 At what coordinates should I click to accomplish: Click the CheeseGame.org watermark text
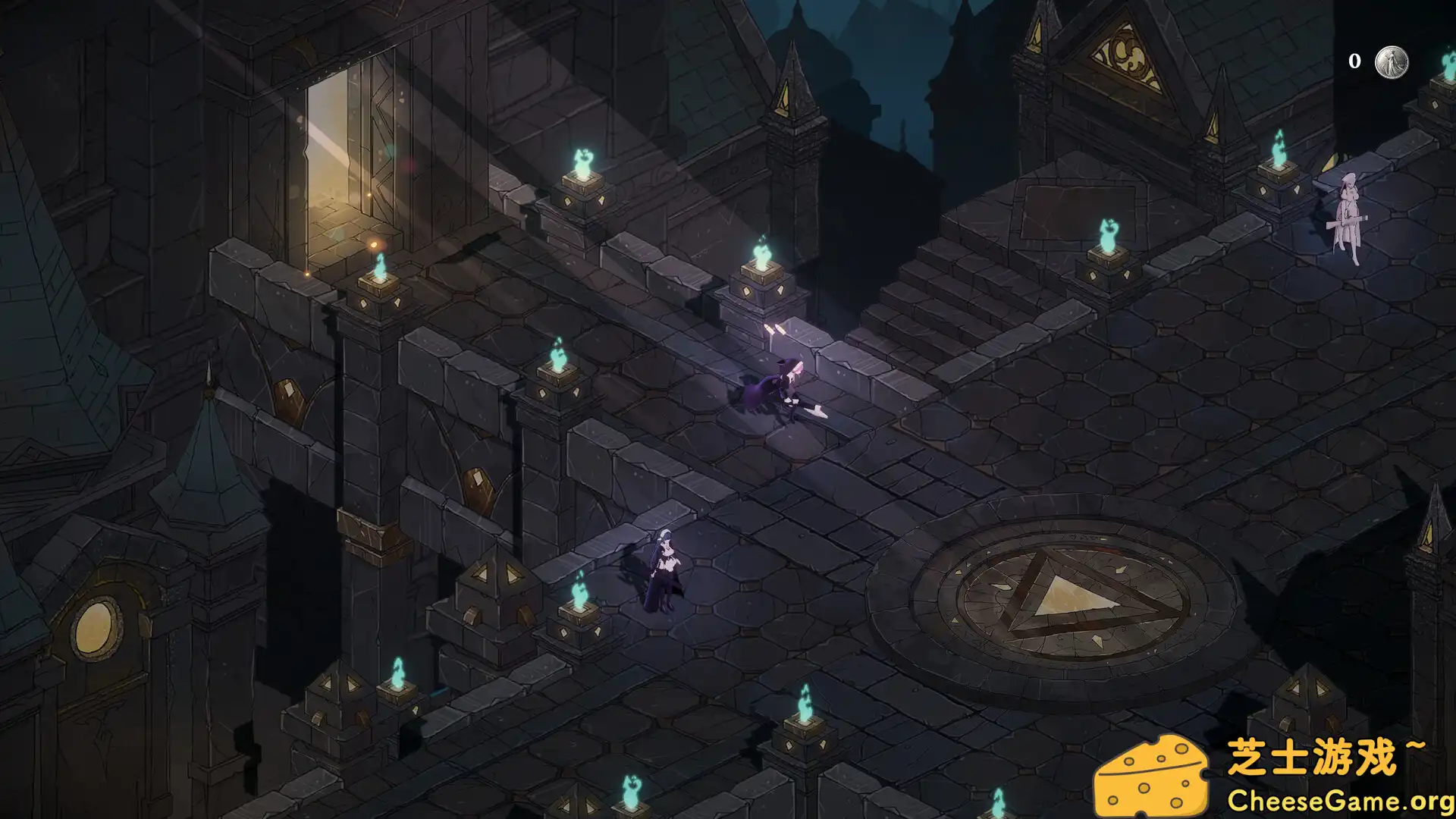point(1339,801)
